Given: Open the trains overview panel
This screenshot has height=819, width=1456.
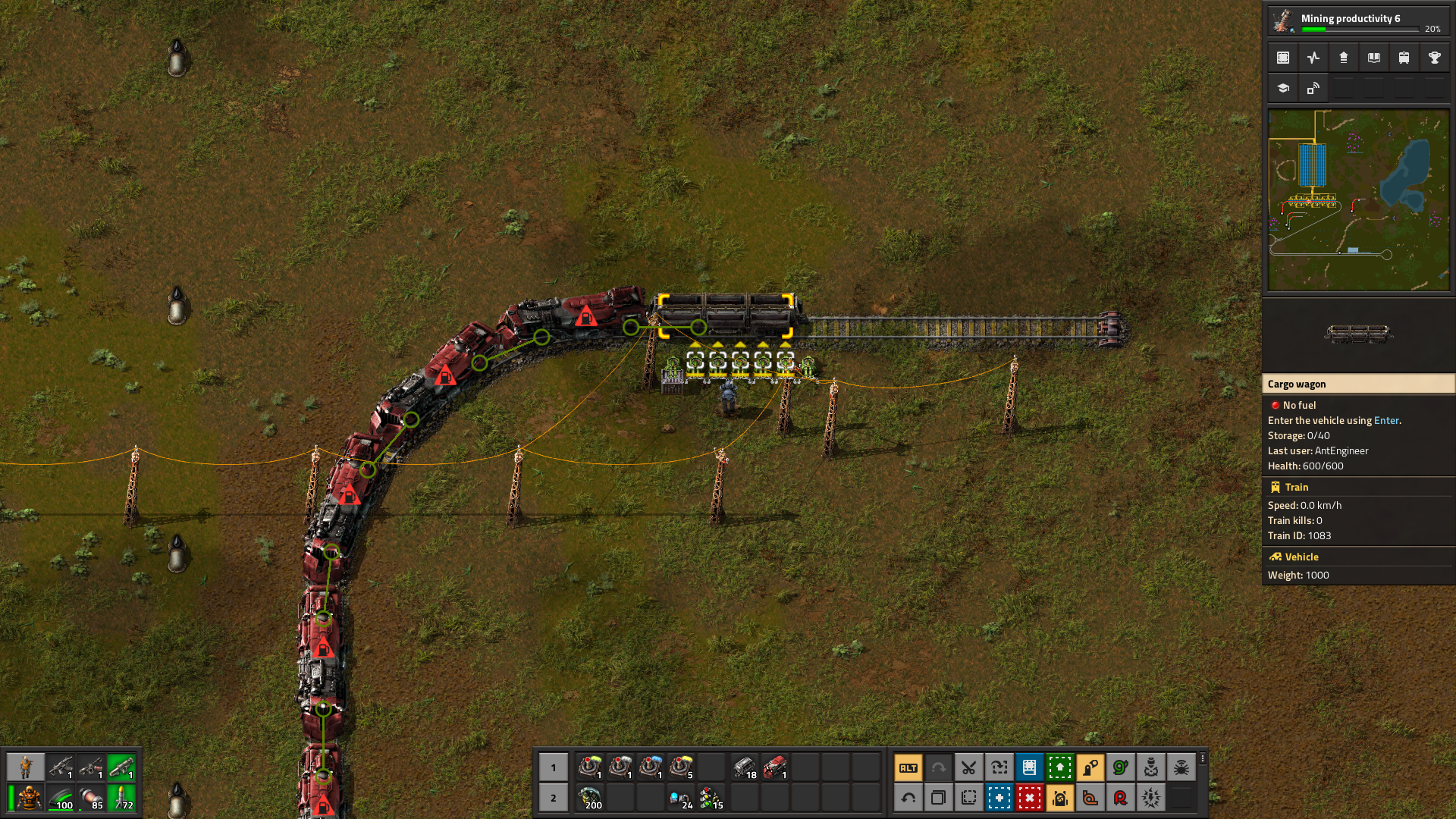Looking at the screenshot, I should [x=1404, y=58].
